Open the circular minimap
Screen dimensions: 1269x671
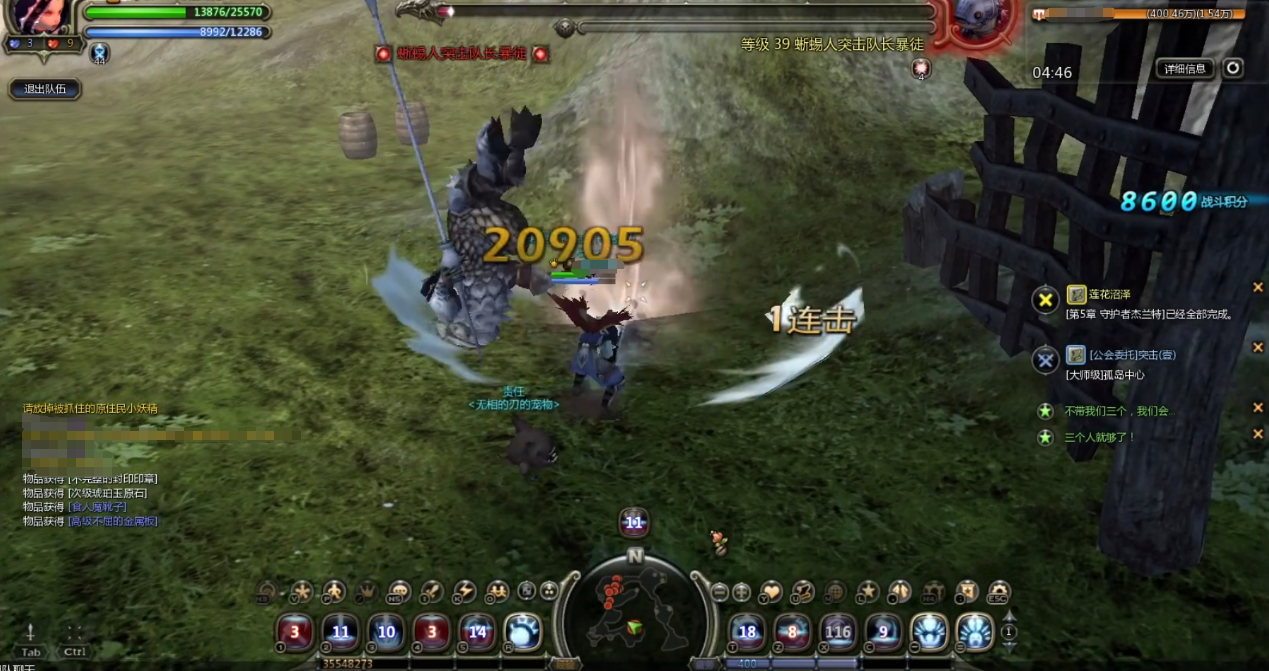[x=634, y=607]
